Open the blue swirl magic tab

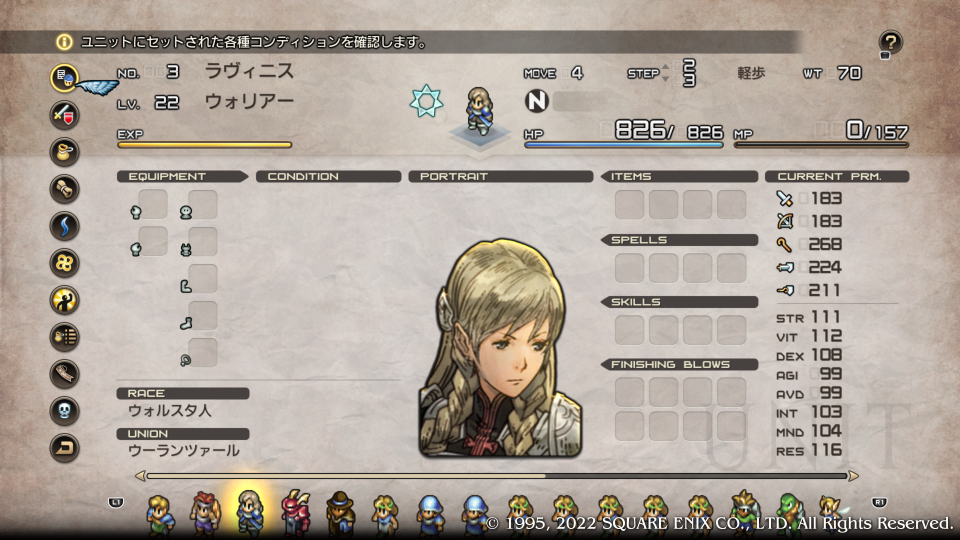[x=65, y=225]
